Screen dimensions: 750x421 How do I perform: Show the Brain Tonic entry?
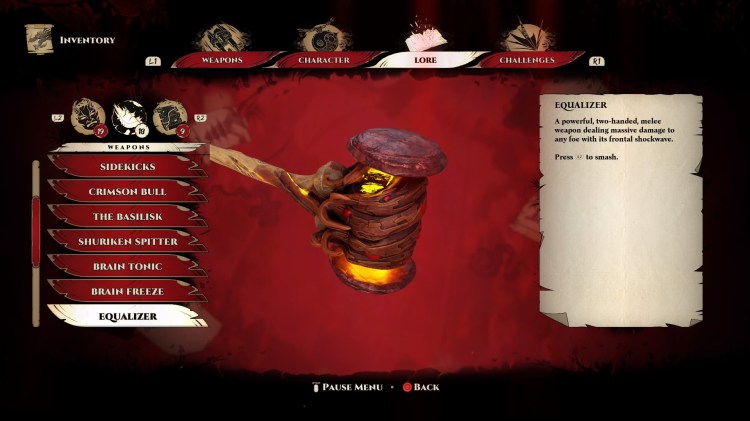click(127, 266)
